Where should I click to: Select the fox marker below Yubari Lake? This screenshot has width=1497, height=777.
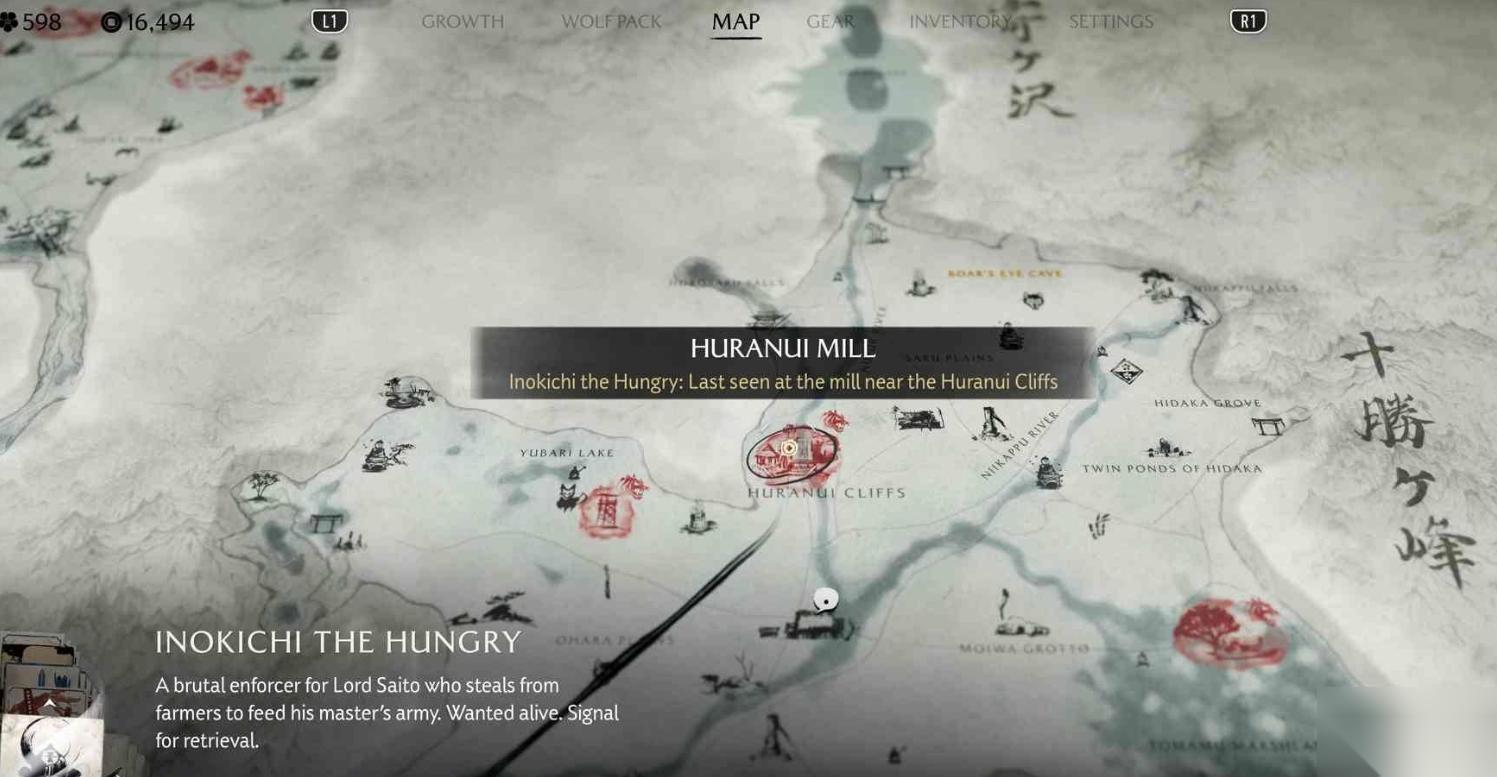pyautogui.click(x=570, y=497)
